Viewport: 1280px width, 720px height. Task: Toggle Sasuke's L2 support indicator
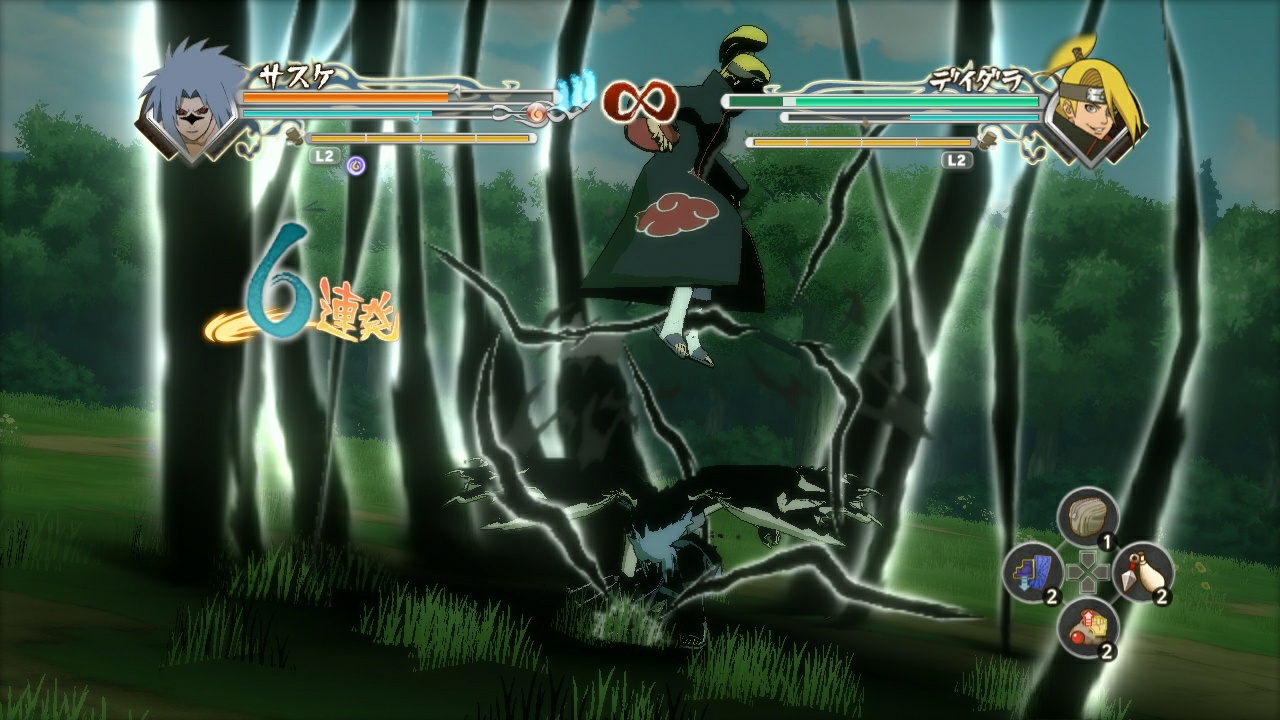[x=323, y=156]
